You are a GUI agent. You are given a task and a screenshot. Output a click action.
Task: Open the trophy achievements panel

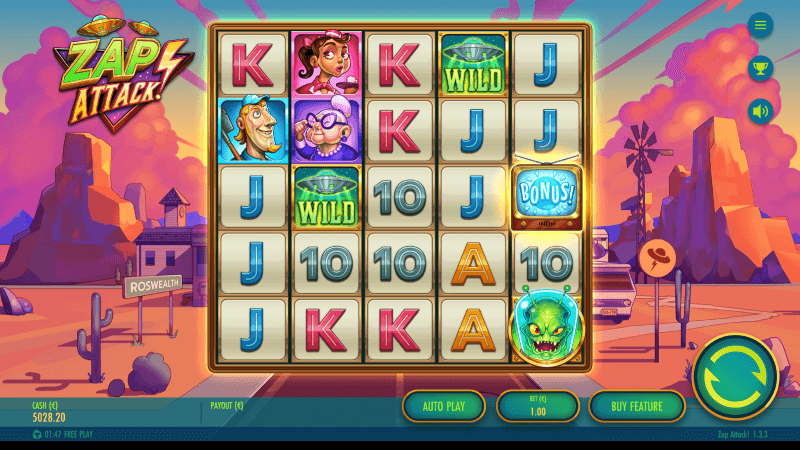pos(761,68)
